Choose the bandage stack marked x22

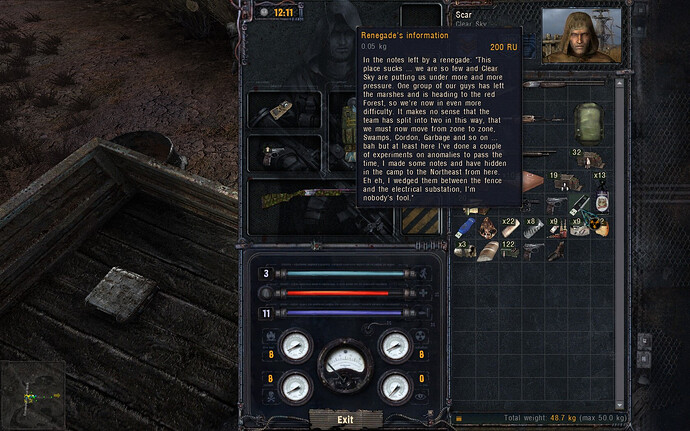pos(509,226)
